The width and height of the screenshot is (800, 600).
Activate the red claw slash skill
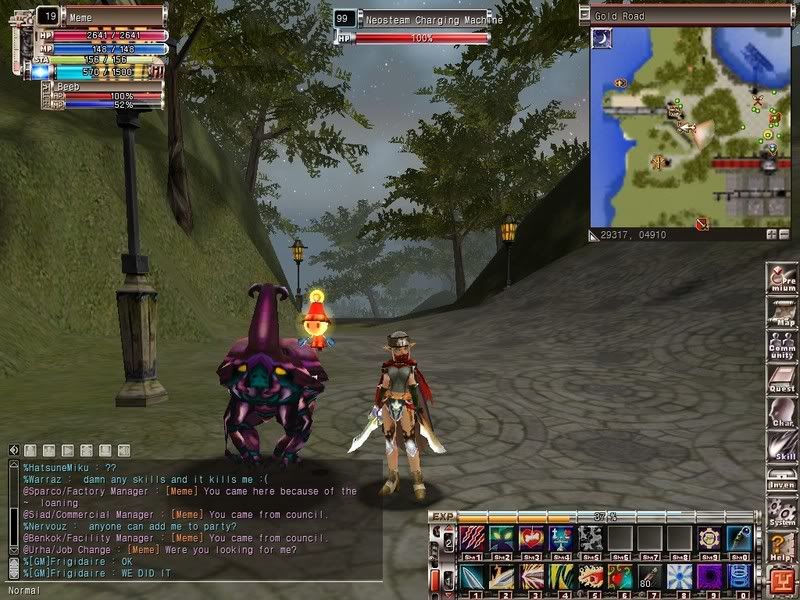tap(471, 537)
